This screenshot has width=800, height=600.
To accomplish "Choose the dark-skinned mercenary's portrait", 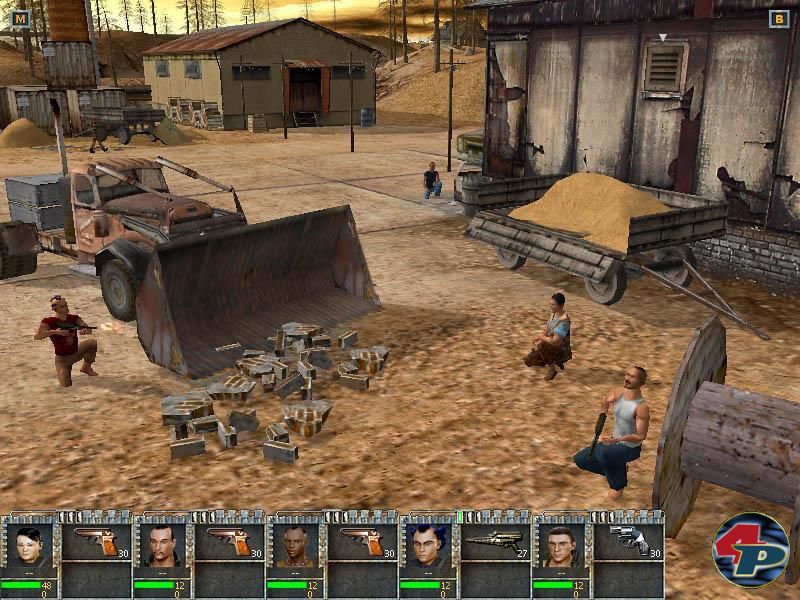I will click(x=293, y=547).
